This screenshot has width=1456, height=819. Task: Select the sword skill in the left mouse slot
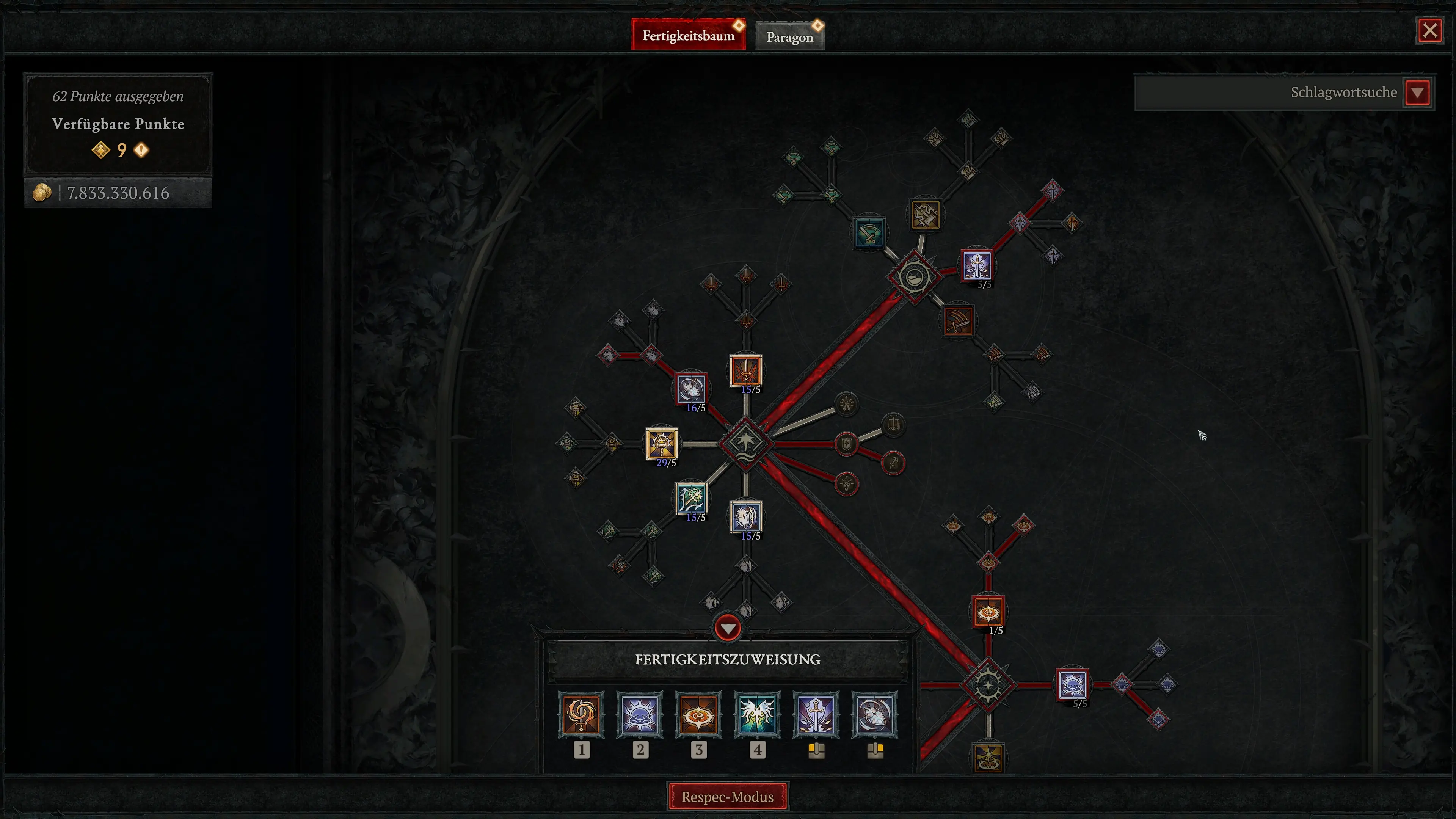(x=816, y=715)
